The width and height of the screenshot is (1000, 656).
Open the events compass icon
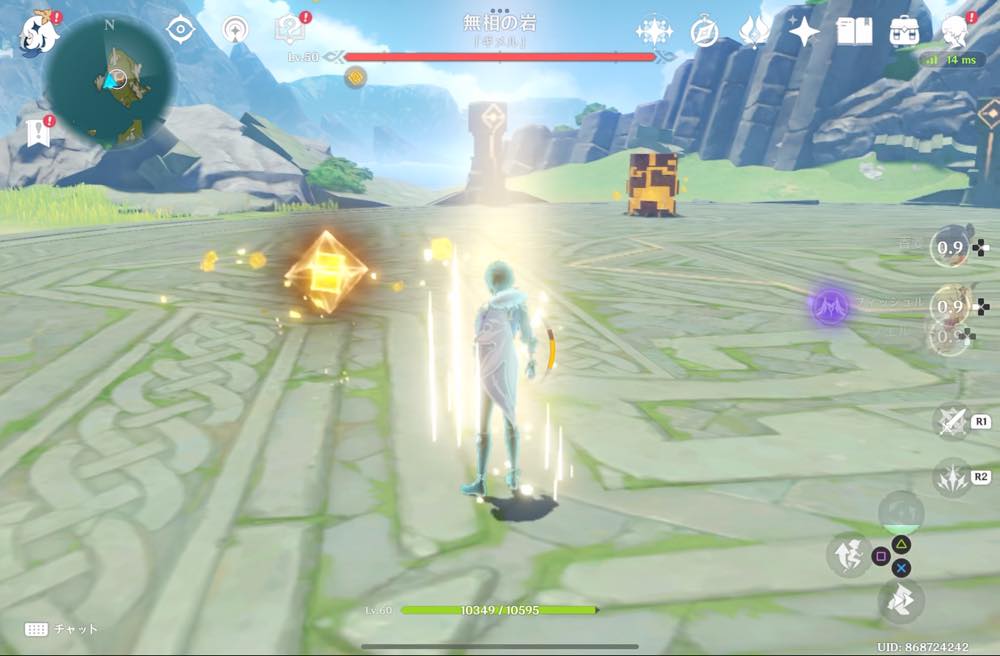point(705,32)
